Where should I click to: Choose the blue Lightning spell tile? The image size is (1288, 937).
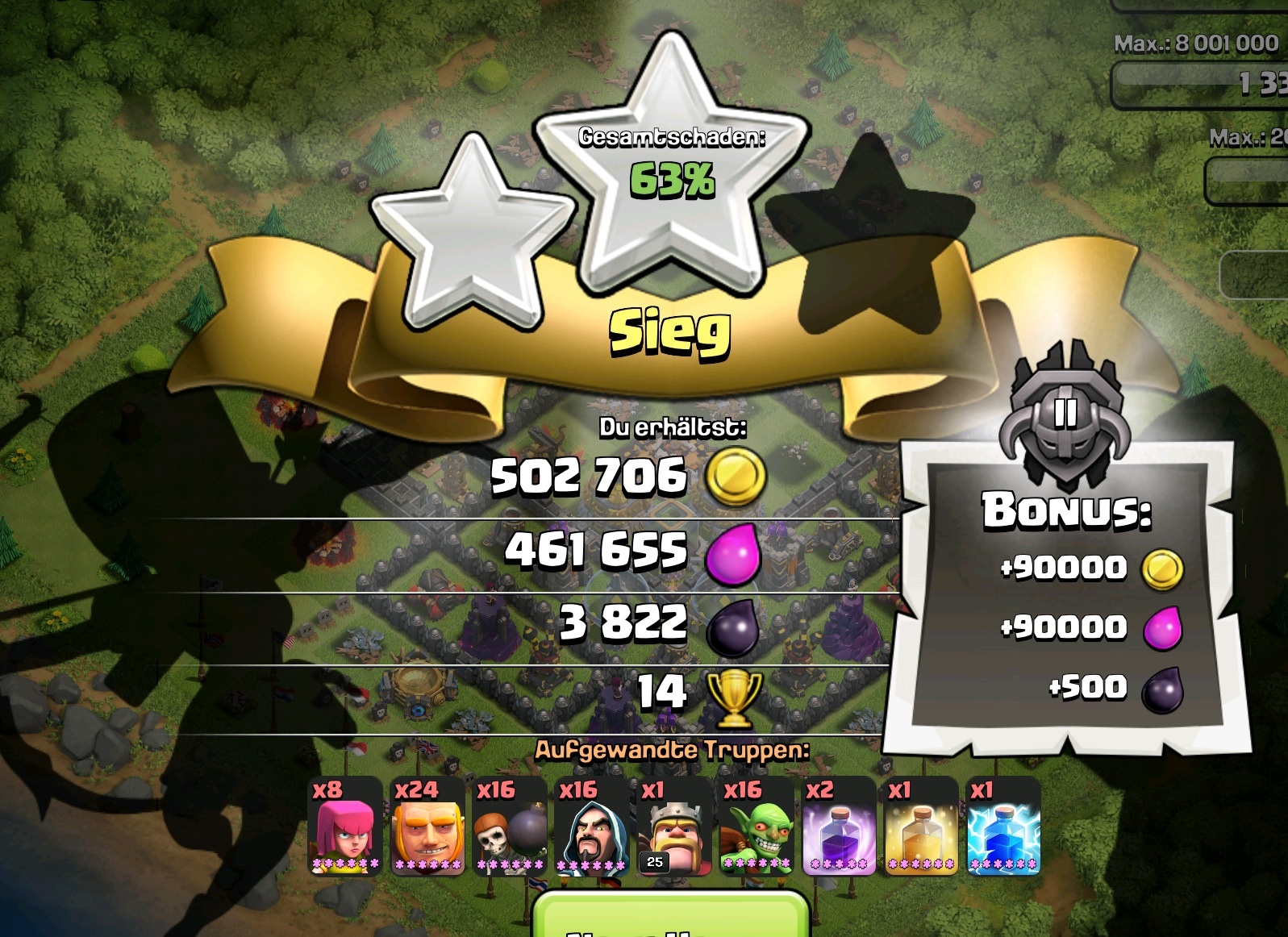point(1003,827)
